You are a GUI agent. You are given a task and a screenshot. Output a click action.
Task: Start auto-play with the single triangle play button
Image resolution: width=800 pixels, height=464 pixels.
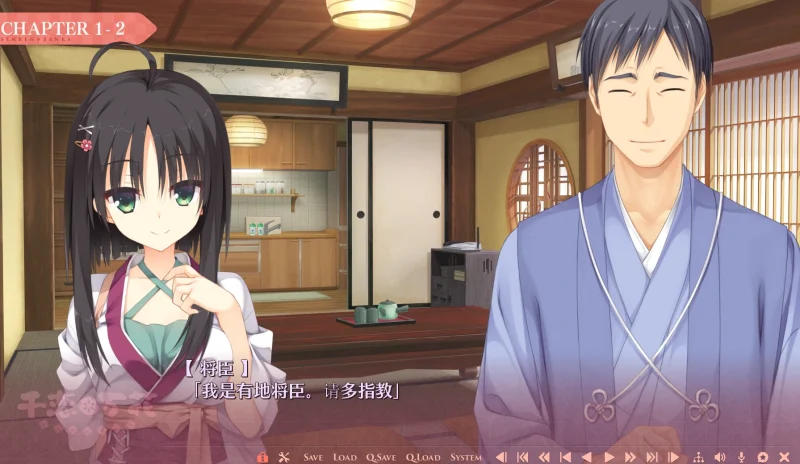[608, 457]
